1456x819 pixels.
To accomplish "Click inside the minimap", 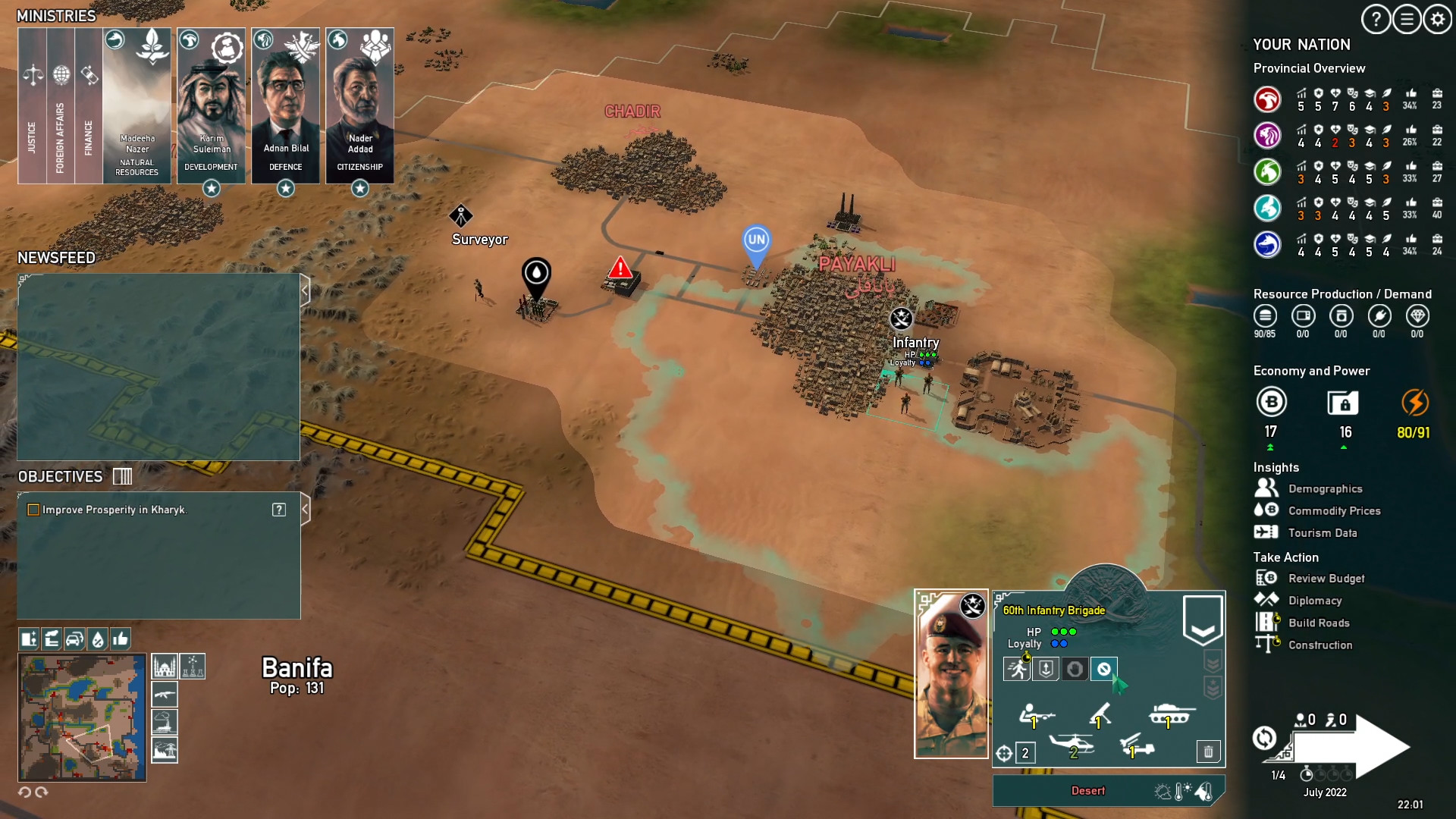I will click(82, 717).
